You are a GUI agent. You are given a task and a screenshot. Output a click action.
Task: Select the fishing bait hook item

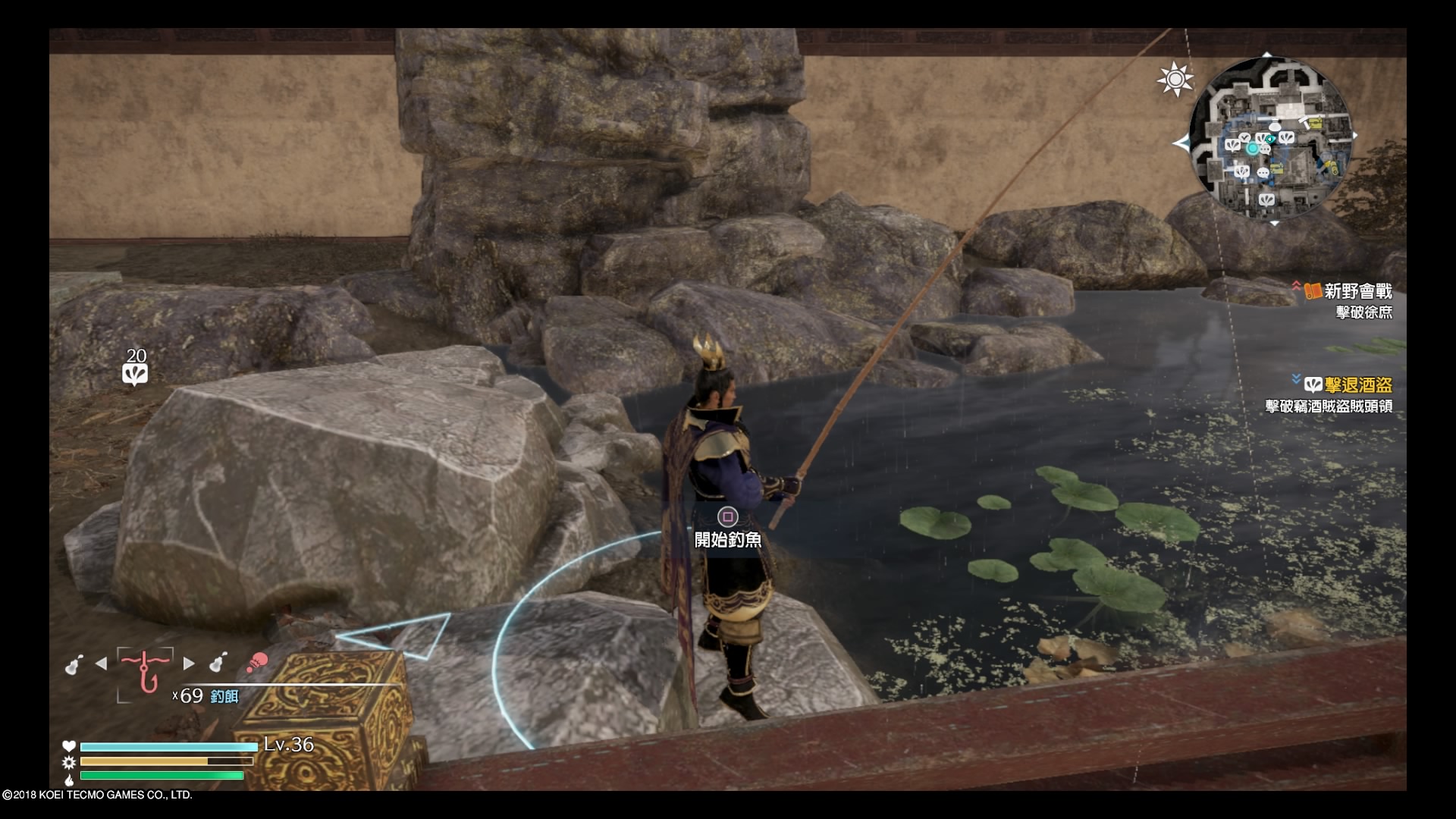click(x=145, y=671)
